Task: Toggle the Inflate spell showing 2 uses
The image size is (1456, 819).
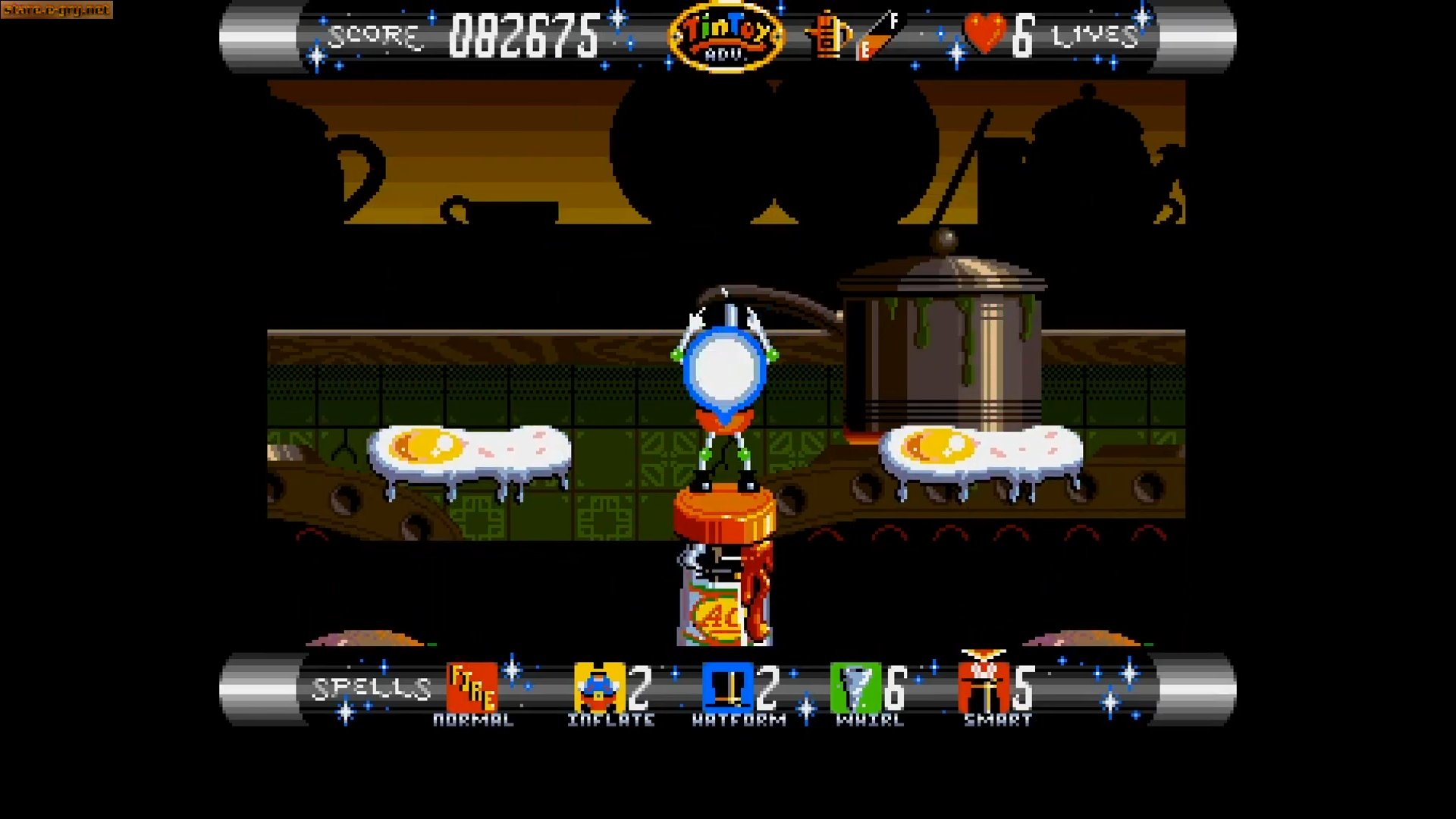Action: point(598,689)
